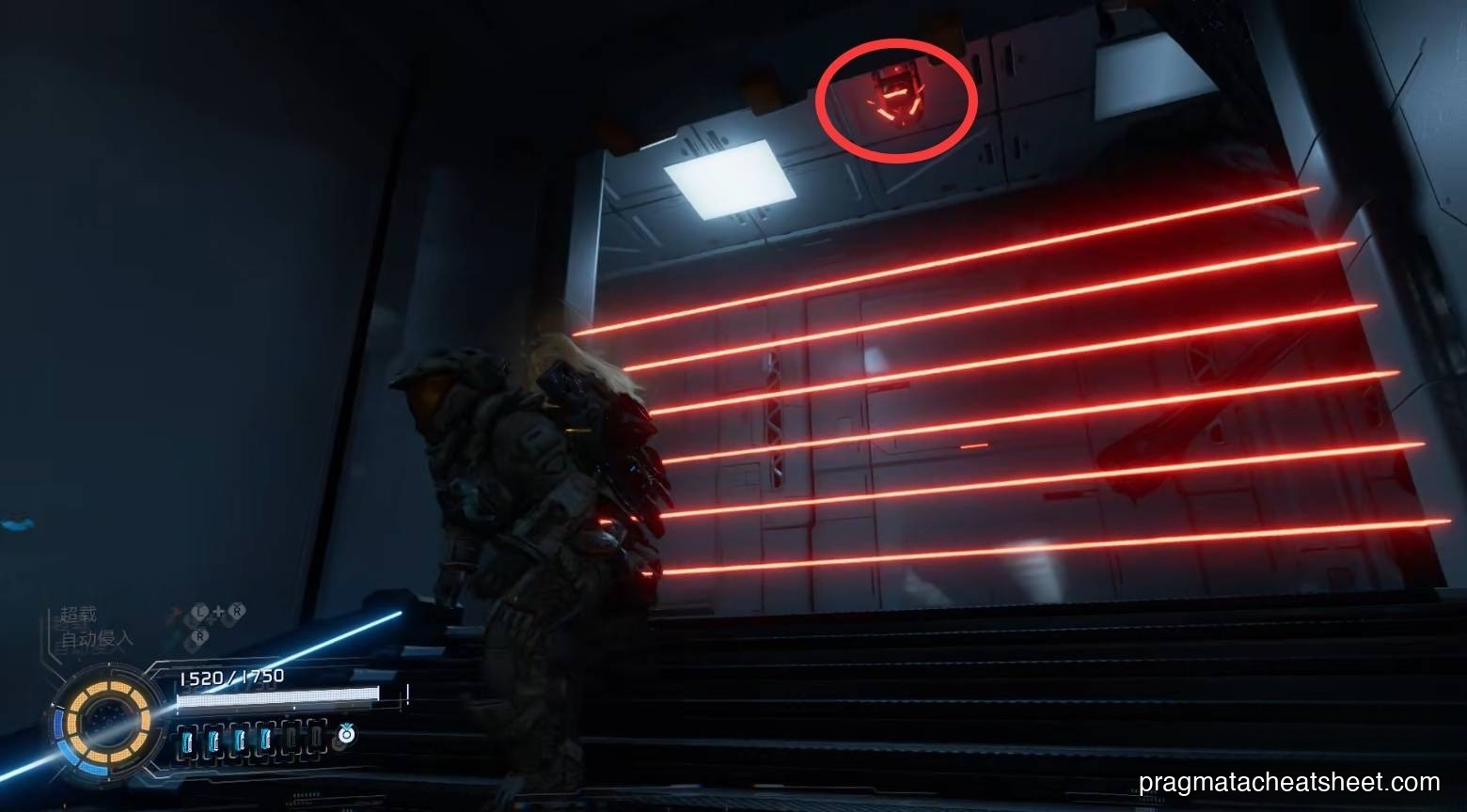The width and height of the screenshot is (1467, 812).
Task: Select the red crosshair marker left of the prompts
Action: coord(172,612)
